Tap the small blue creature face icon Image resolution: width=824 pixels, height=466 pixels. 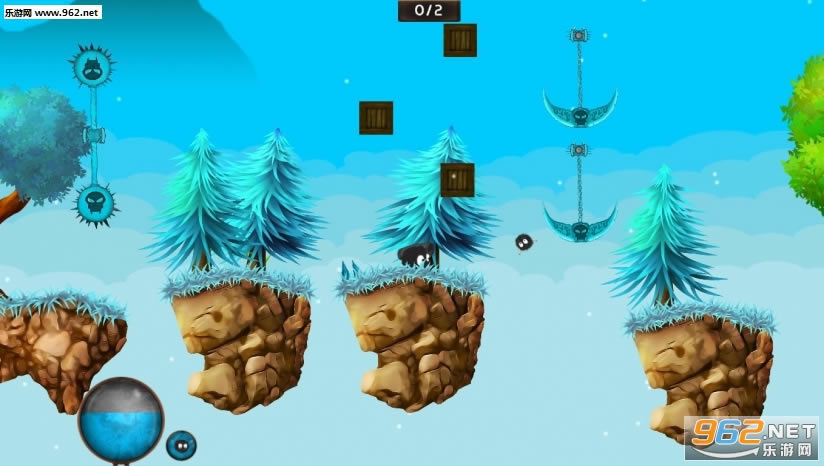click(x=181, y=444)
